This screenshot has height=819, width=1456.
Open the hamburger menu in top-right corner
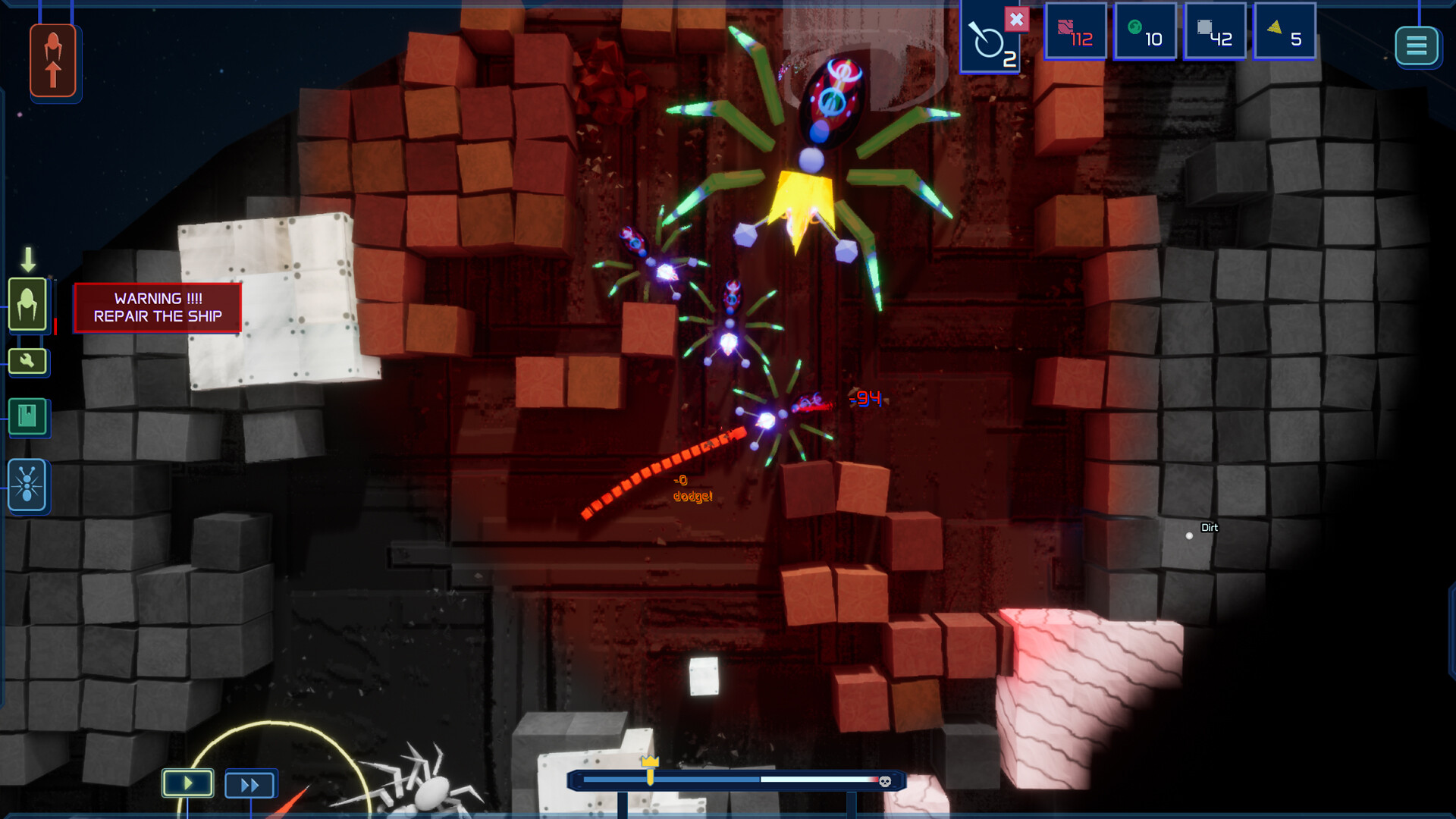pos(1417,45)
